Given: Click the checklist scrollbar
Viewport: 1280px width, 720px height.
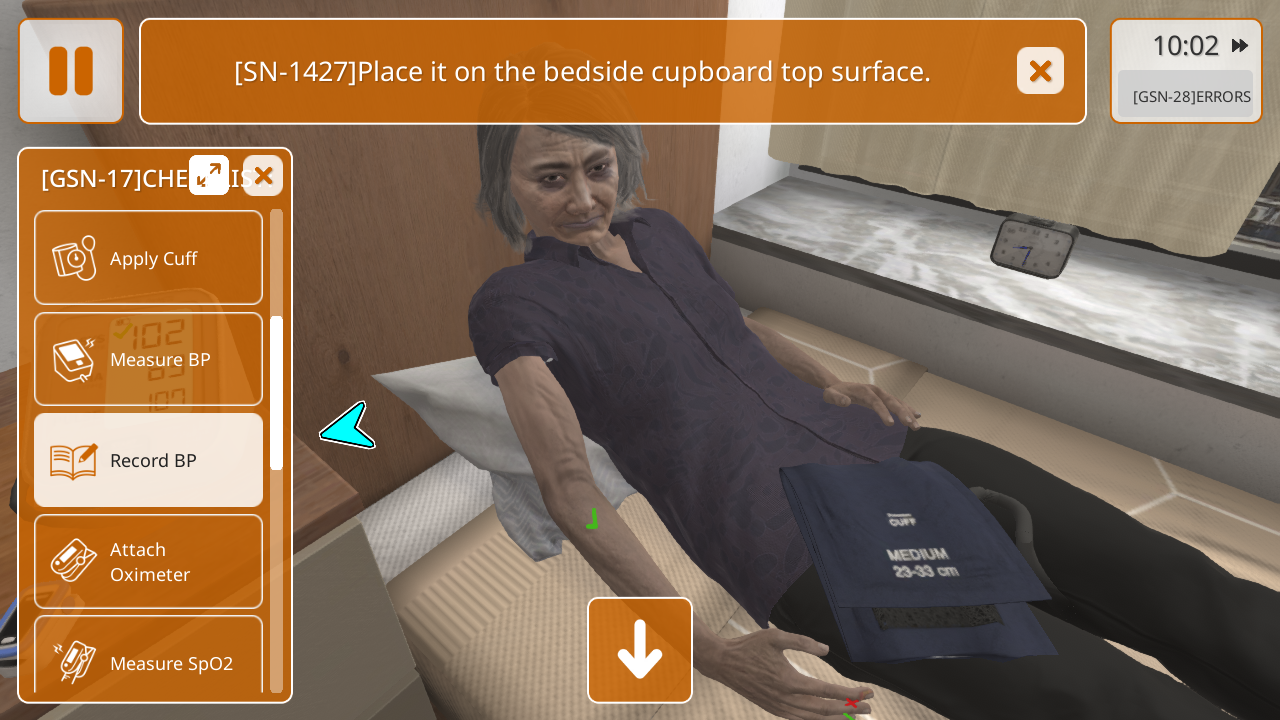Looking at the screenshot, I should click(277, 393).
